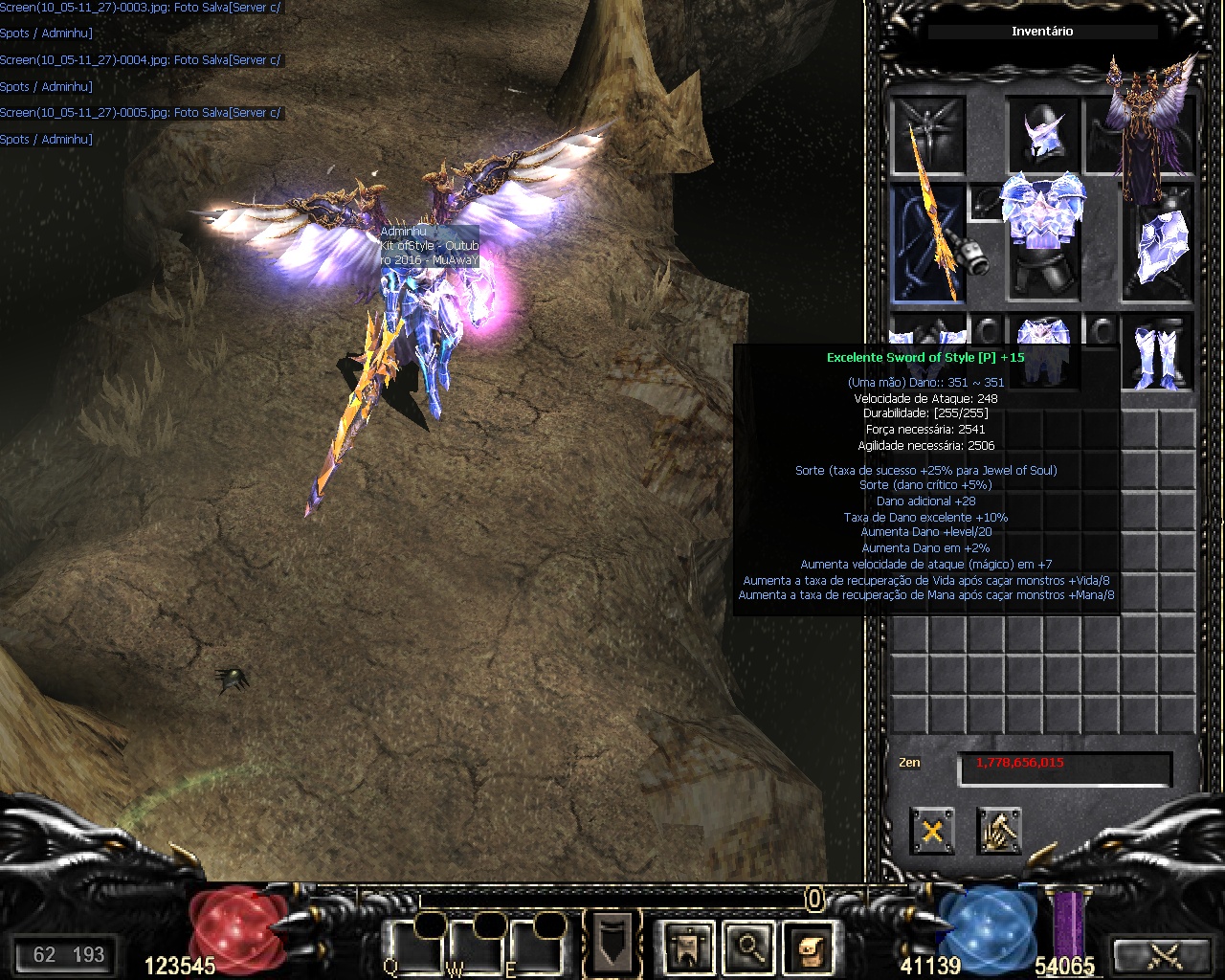Open the scroll icon button
The image size is (1225, 980).
tap(808, 947)
